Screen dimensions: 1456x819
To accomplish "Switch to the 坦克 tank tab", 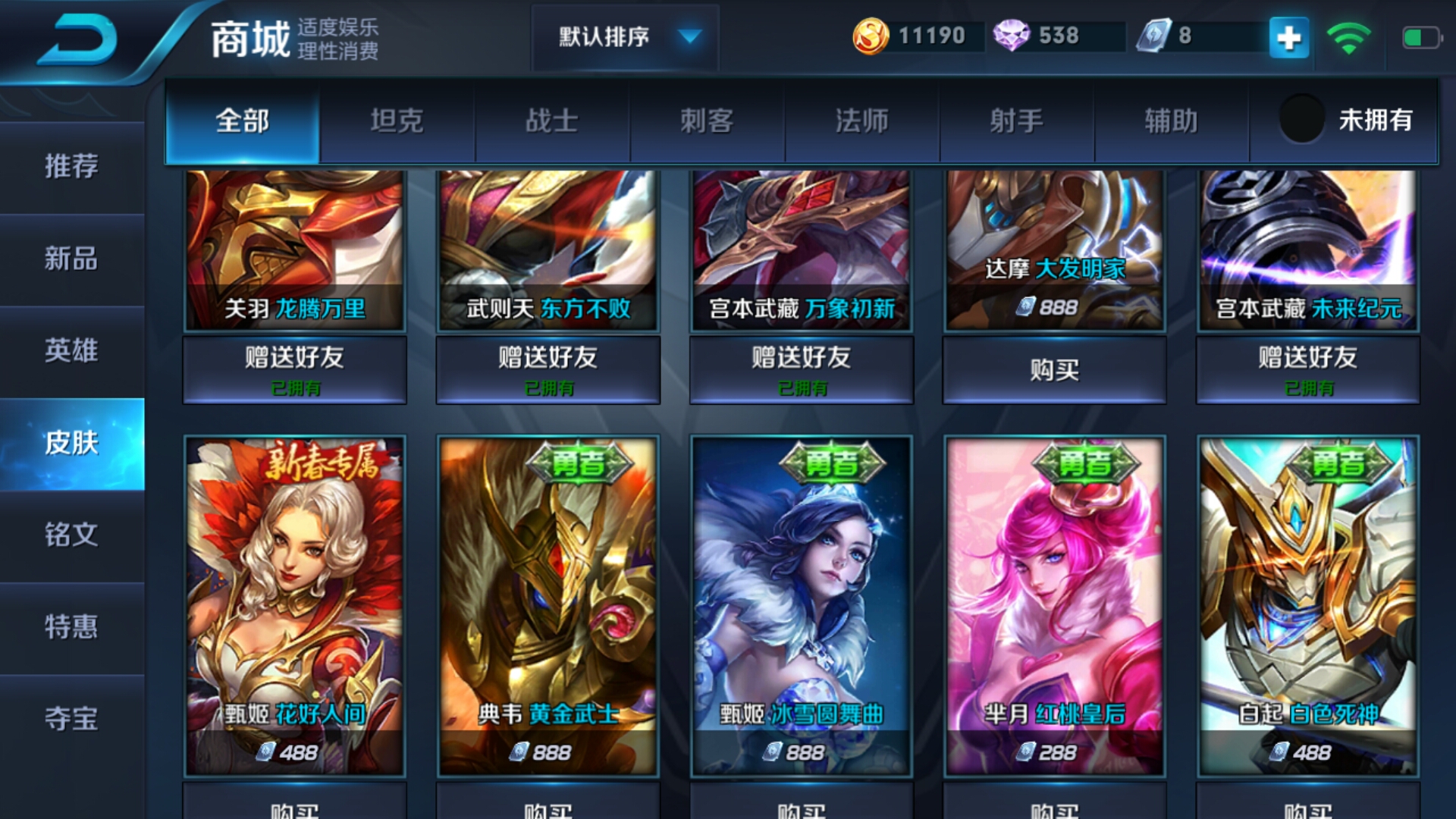I will (398, 121).
